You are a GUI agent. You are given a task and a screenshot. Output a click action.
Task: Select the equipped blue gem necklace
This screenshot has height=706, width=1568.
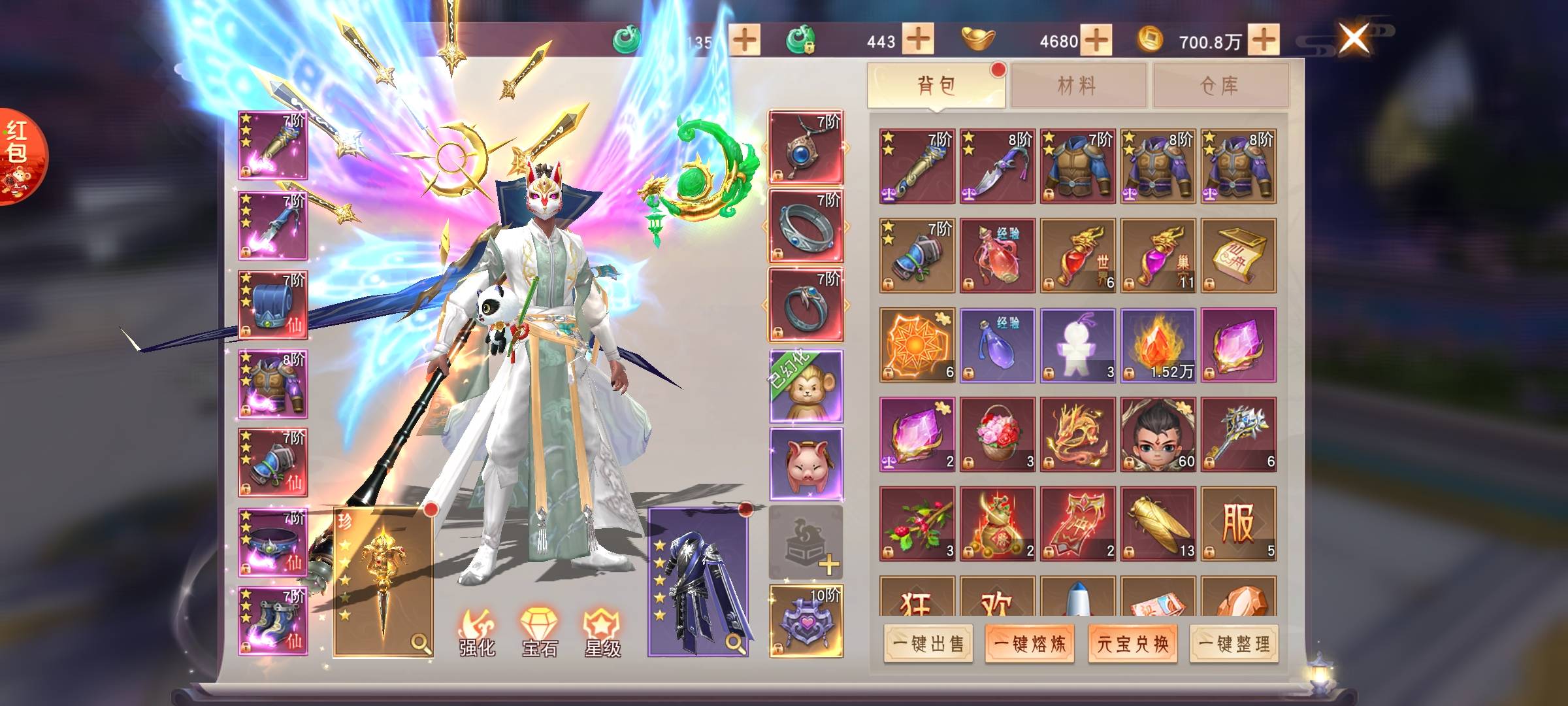click(806, 148)
